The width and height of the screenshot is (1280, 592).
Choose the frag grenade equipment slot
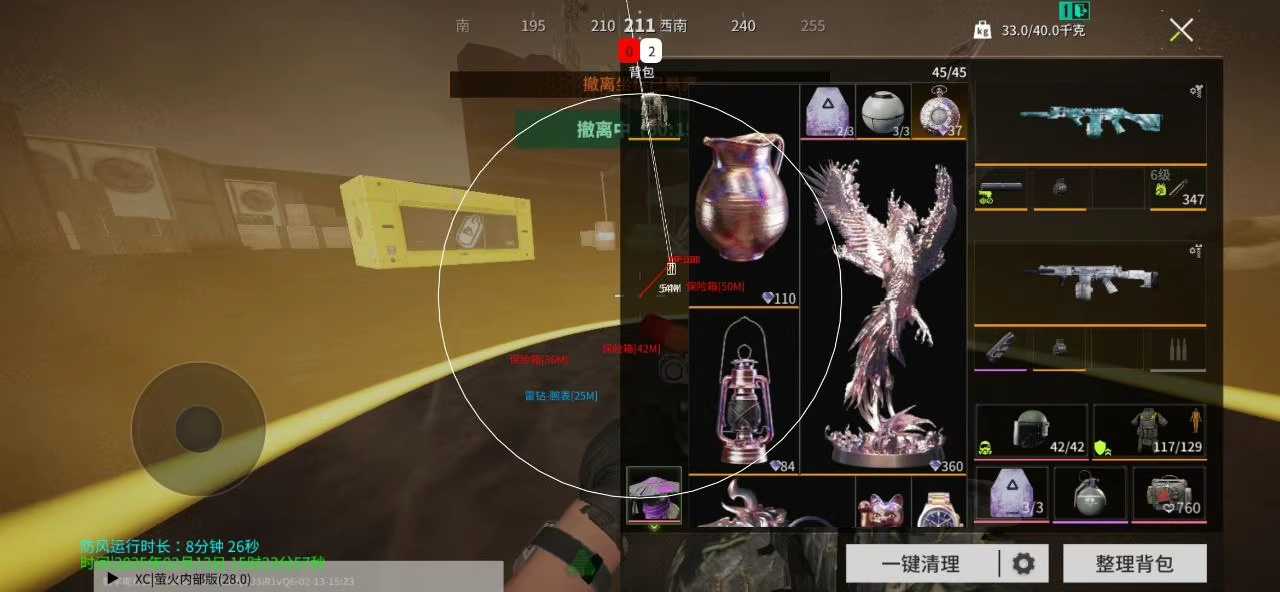[x=1089, y=494]
